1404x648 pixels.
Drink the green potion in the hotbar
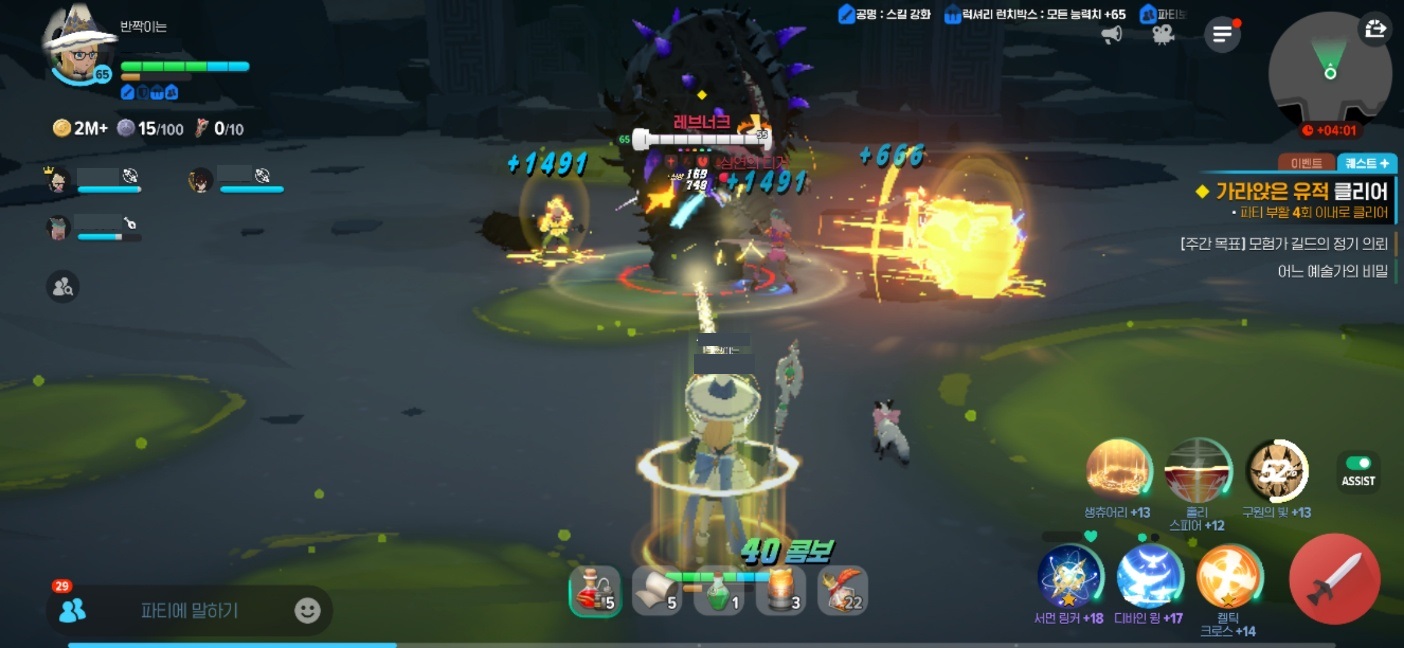[719, 591]
